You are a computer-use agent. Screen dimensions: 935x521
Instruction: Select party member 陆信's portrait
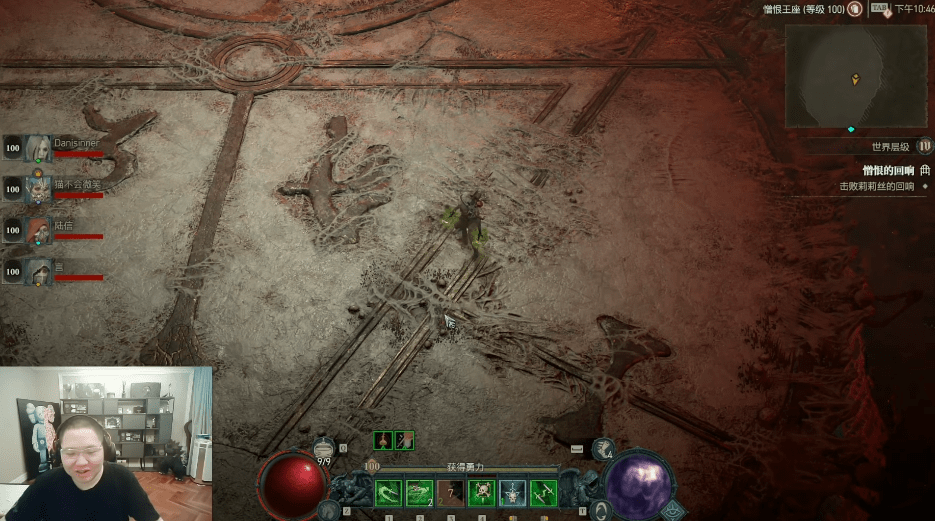pos(39,230)
